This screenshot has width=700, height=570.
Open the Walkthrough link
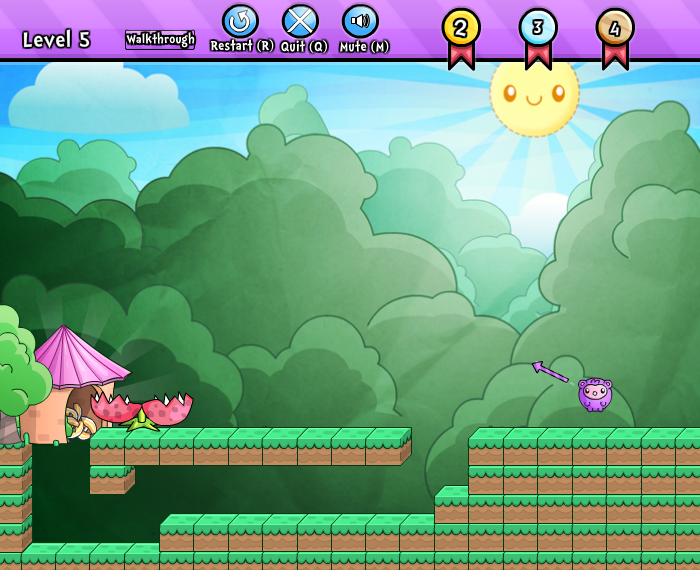click(x=160, y=40)
